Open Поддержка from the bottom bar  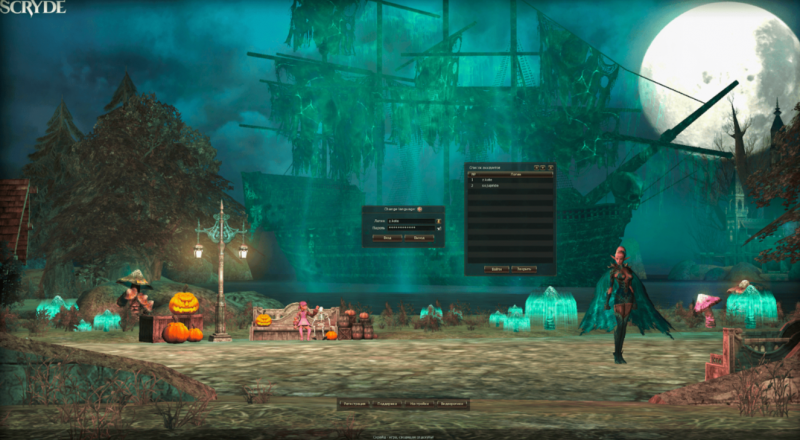[x=387, y=404]
